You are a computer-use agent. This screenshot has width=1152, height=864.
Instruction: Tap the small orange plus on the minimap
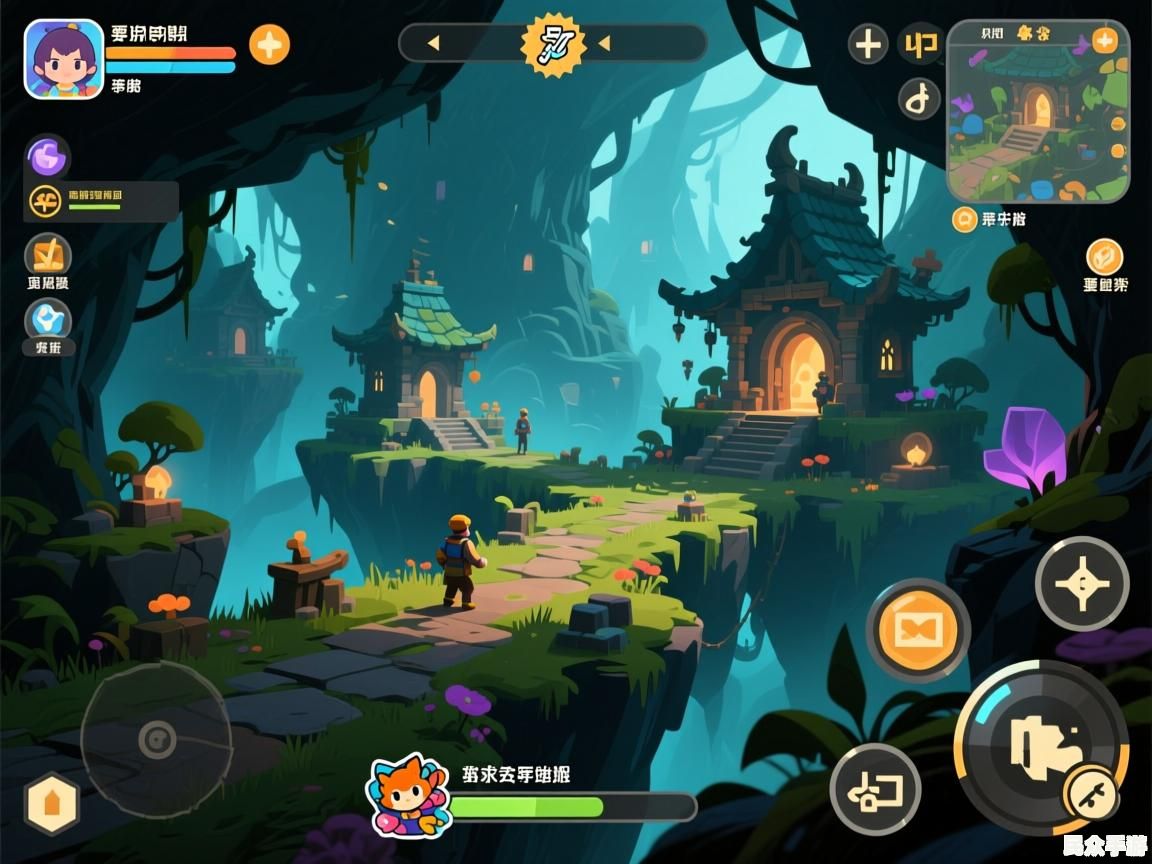click(x=1104, y=40)
